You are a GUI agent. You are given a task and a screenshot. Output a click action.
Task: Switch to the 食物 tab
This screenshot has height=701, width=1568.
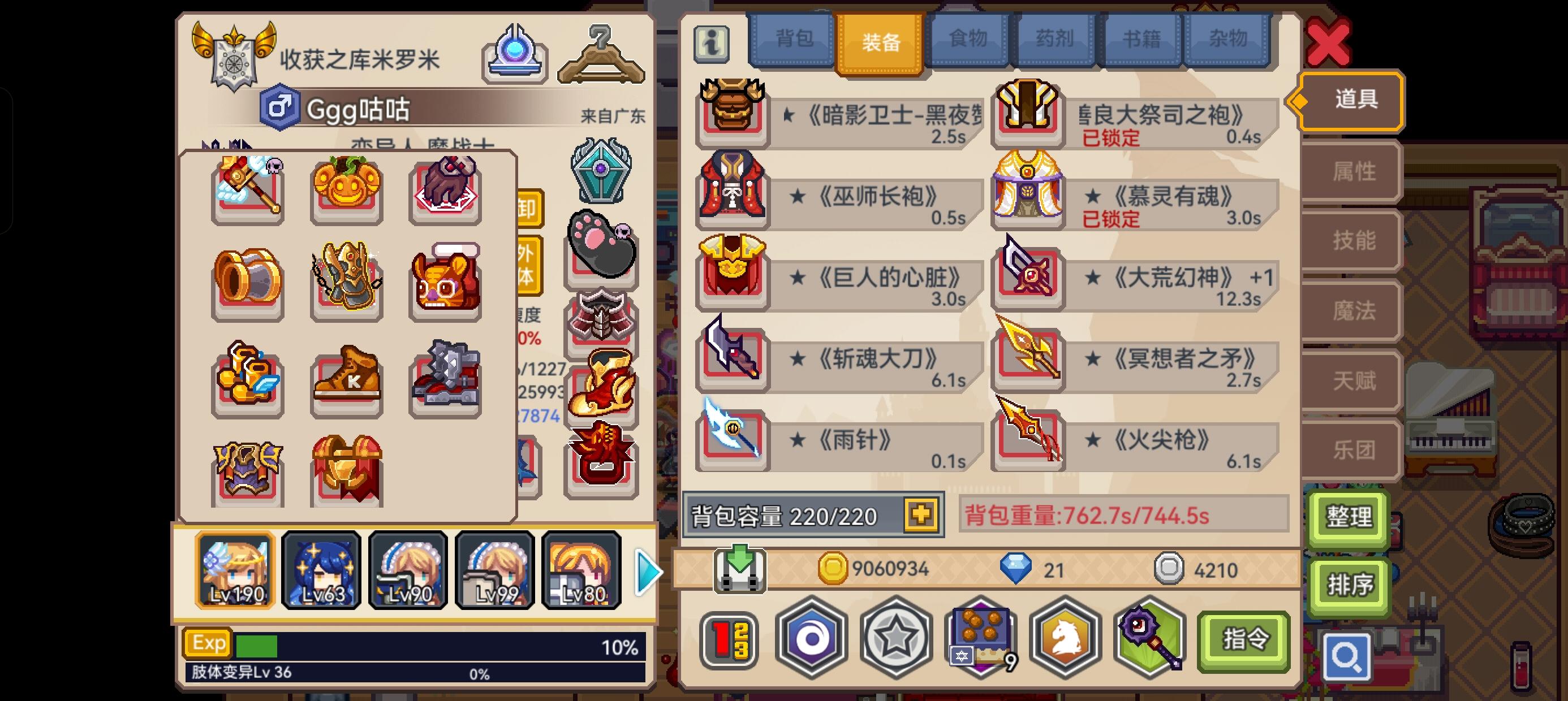(968, 38)
